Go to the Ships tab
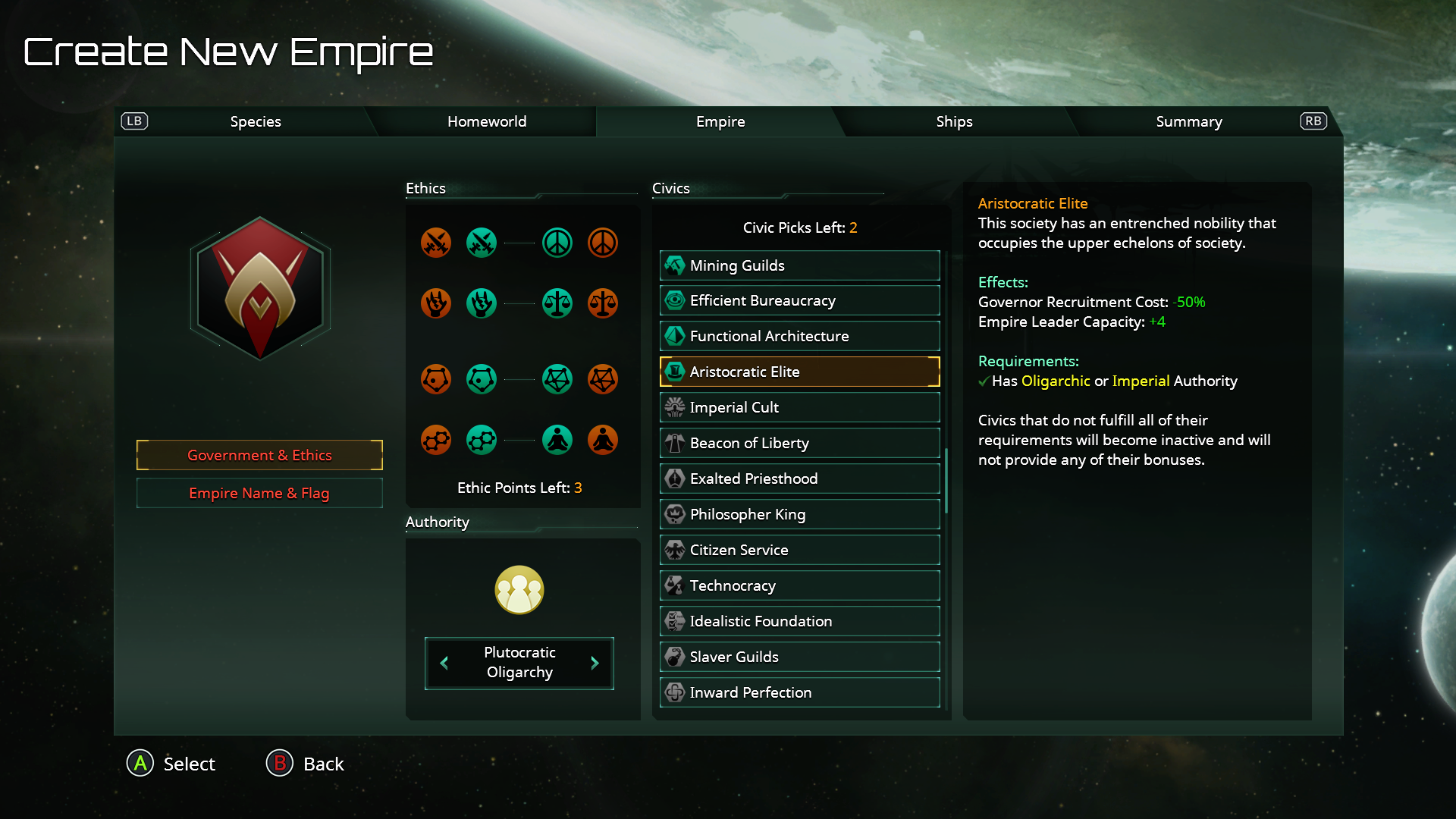Viewport: 1456px width, 819px height. (954, 121)
